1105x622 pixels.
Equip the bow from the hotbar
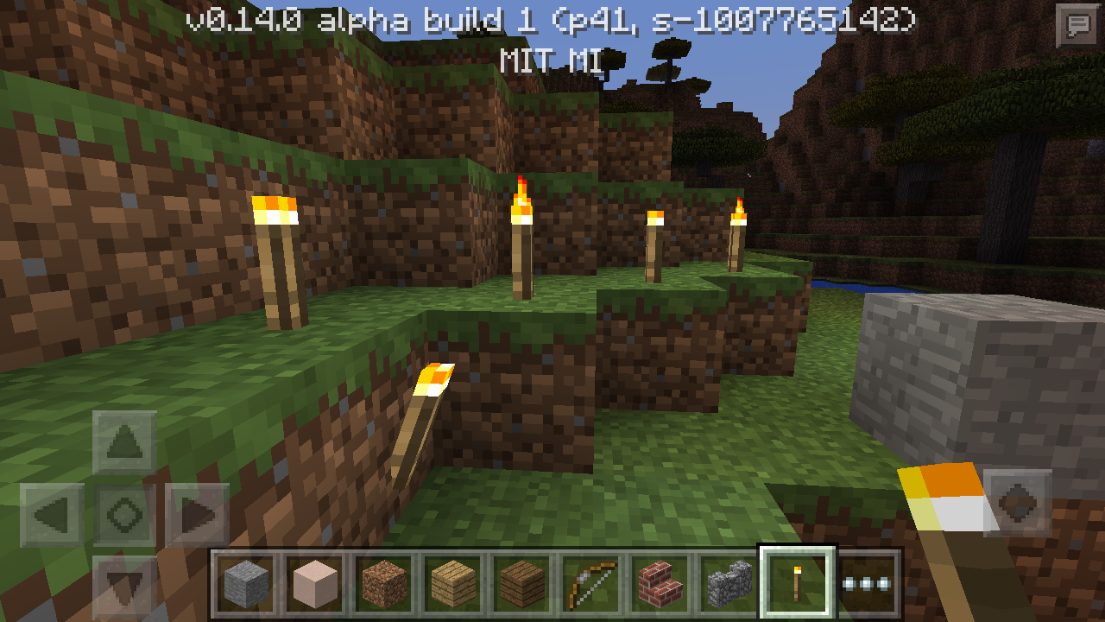coord(589,583)
